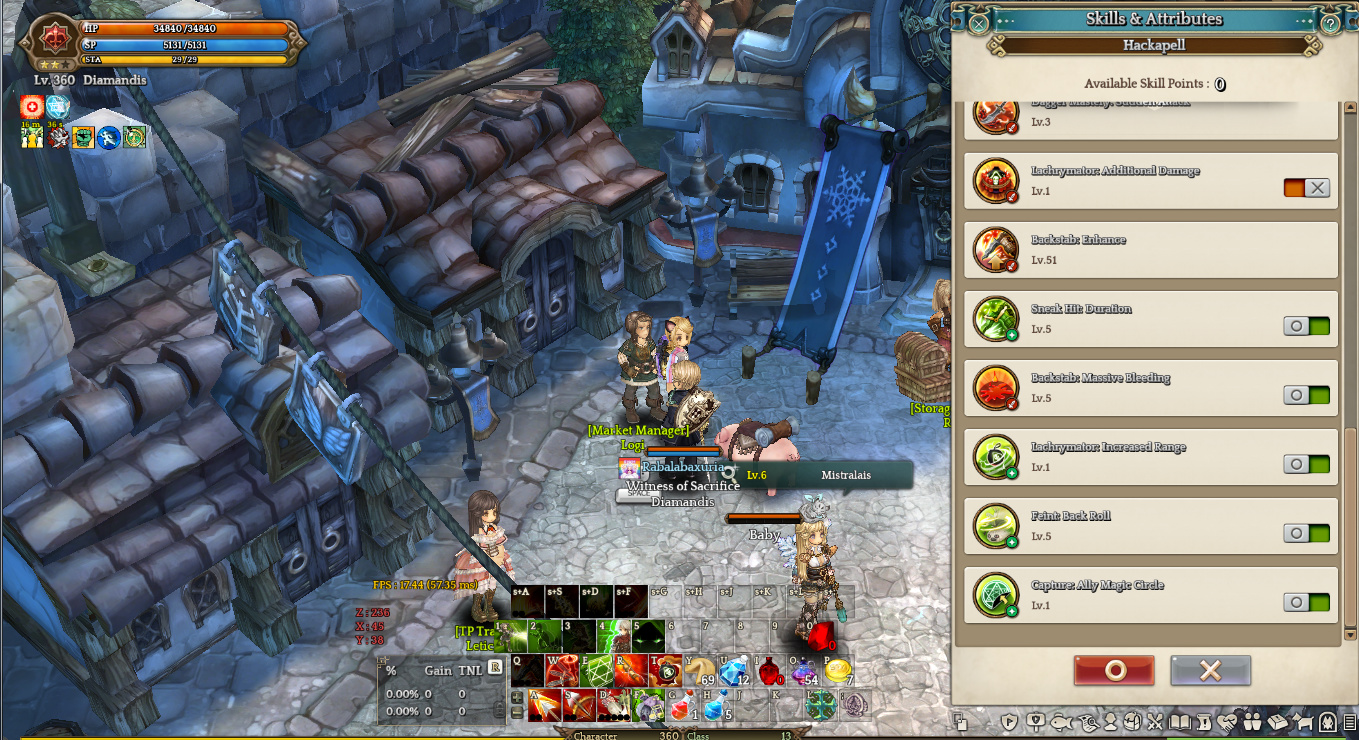Confirm with the red circle button
This screenshot has height=740, width=1359.
(1114, 670)
